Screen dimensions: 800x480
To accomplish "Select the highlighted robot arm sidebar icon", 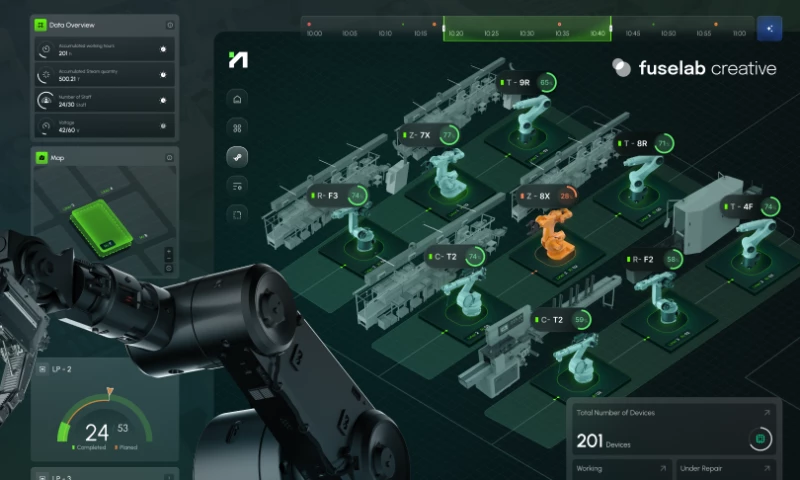I will pyautogui.click(x=237, y=156).
